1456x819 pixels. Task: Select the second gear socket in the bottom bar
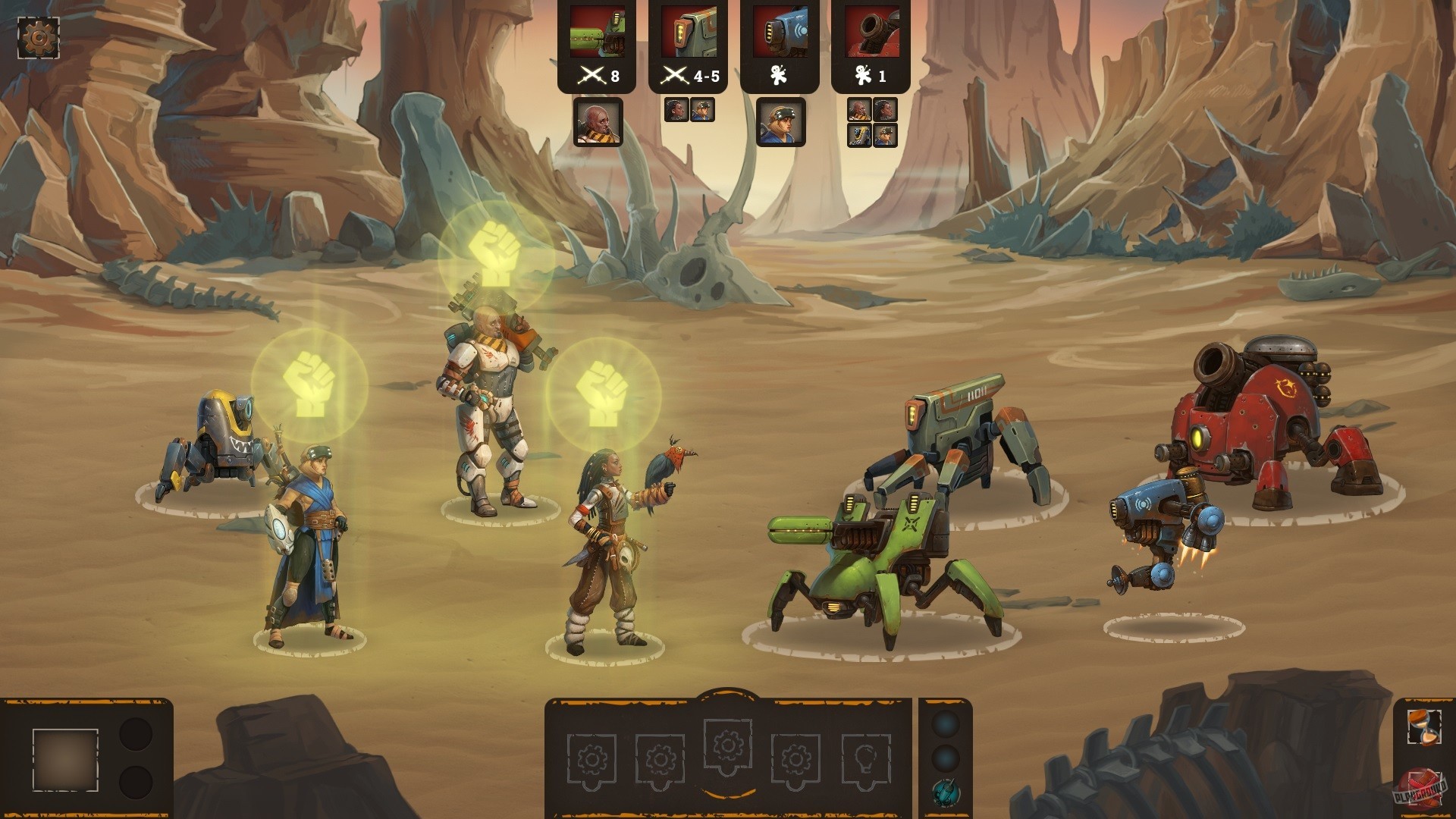pos(660,758)
